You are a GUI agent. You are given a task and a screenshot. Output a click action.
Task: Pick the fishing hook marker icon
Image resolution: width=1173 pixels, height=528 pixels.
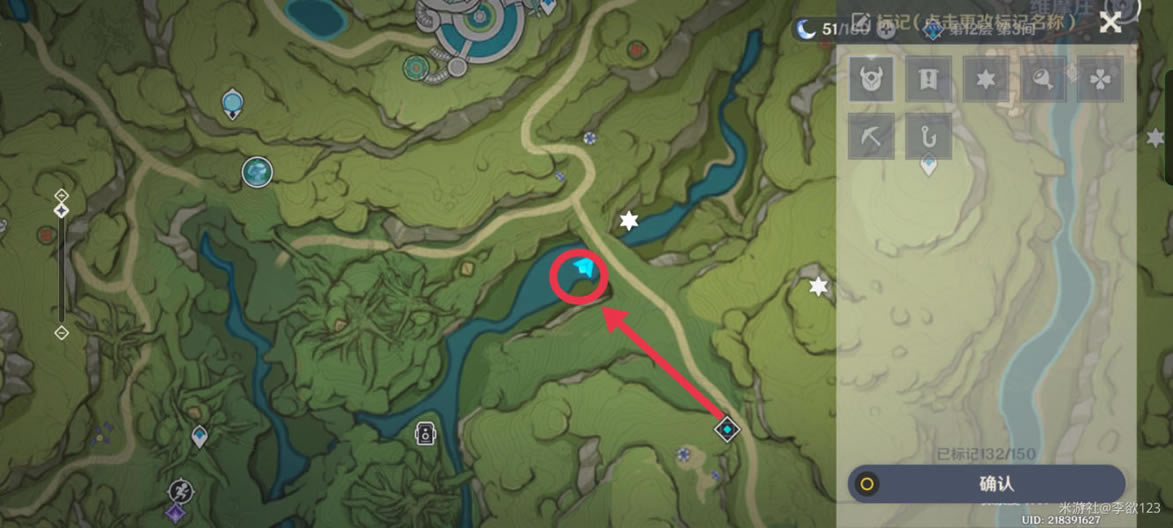[928, 136]
